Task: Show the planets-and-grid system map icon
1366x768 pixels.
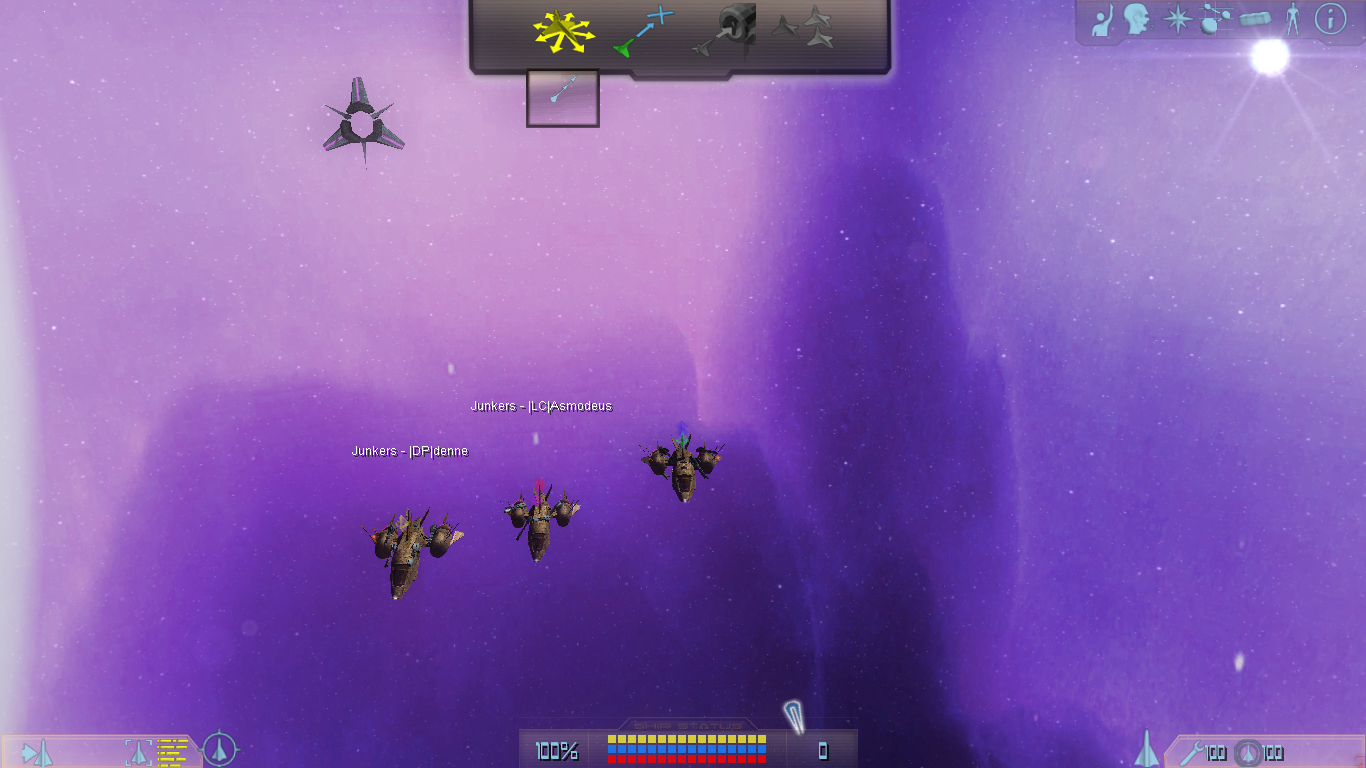Action: [x=1216, y=19]
